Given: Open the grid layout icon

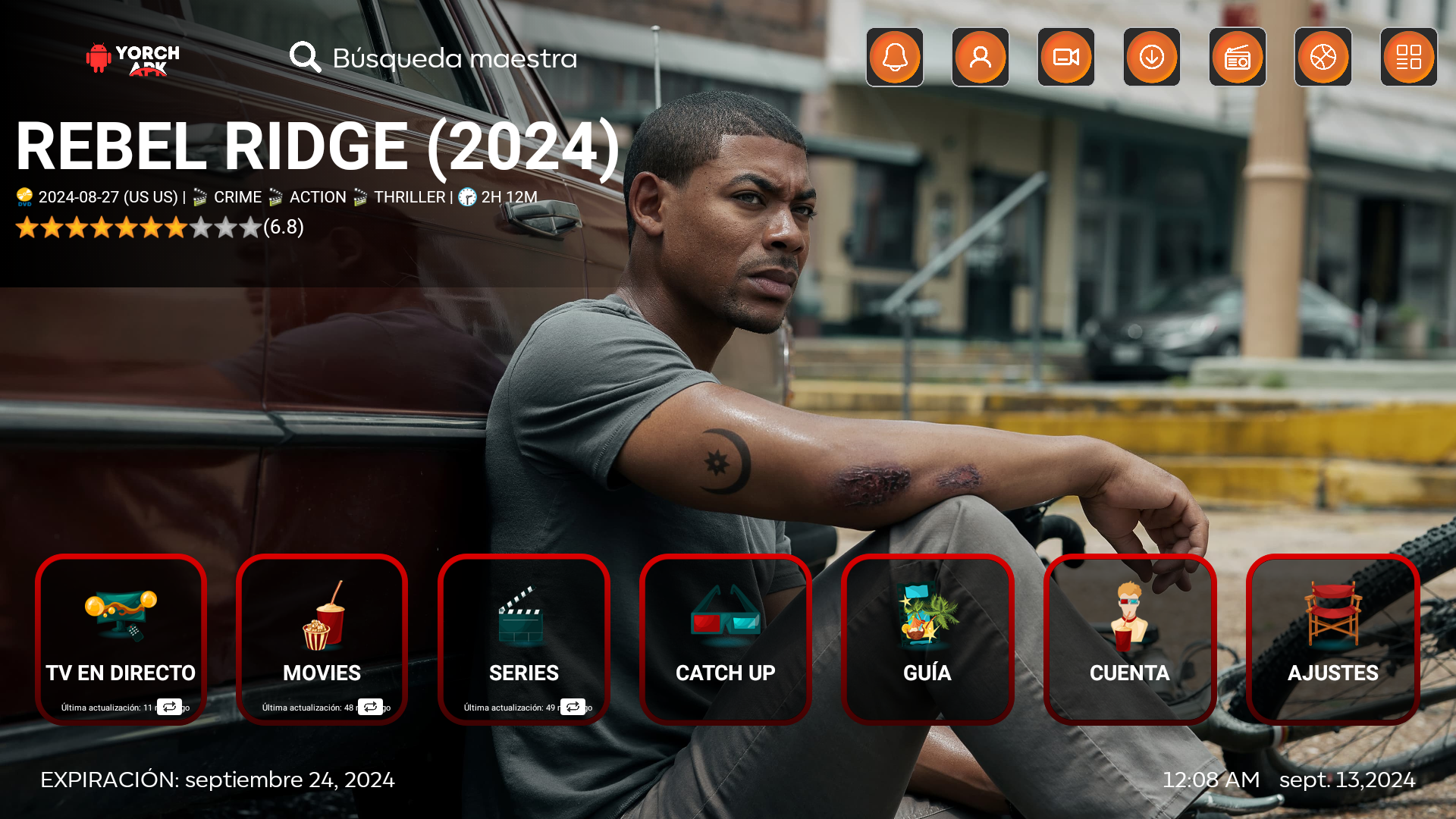Looking at the screenshot, I should click(x=1409, y=58).
